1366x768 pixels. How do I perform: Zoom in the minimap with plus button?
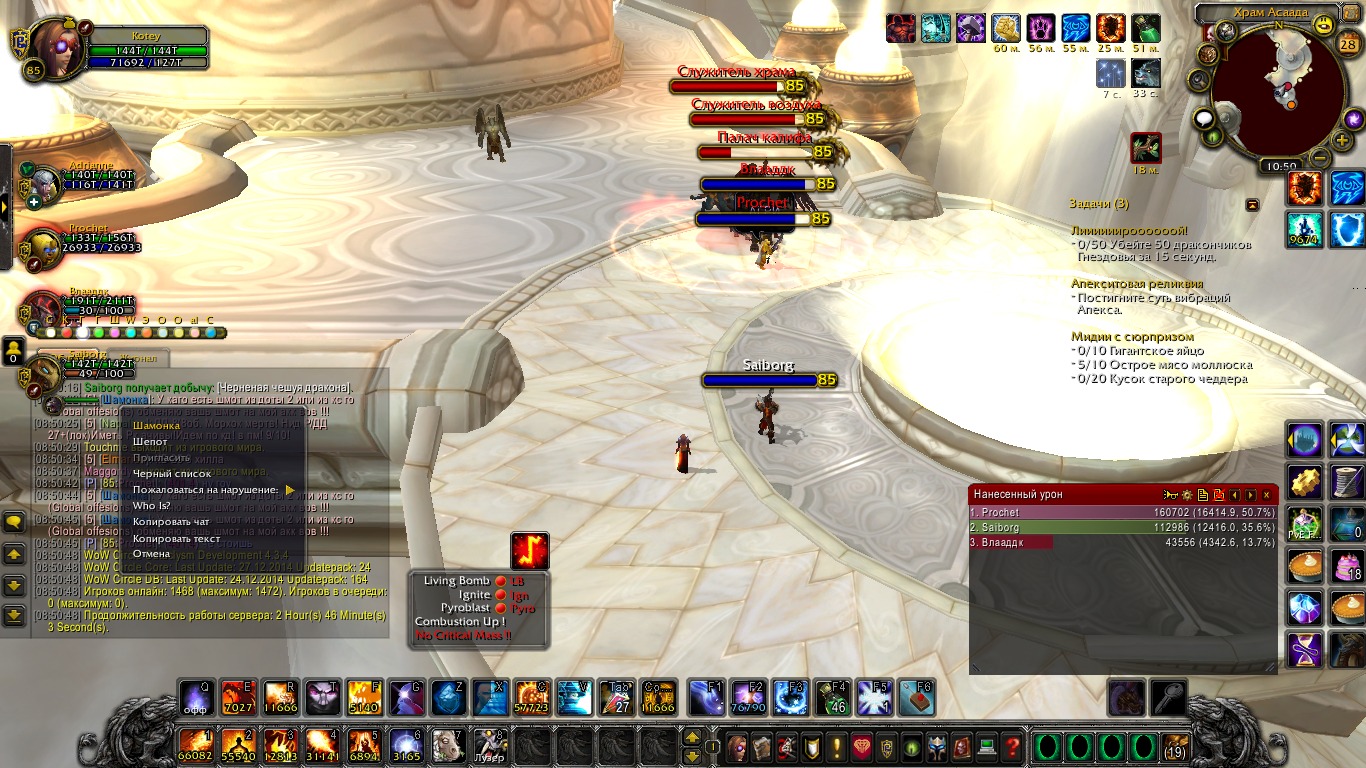click(x=1342, y=141)
